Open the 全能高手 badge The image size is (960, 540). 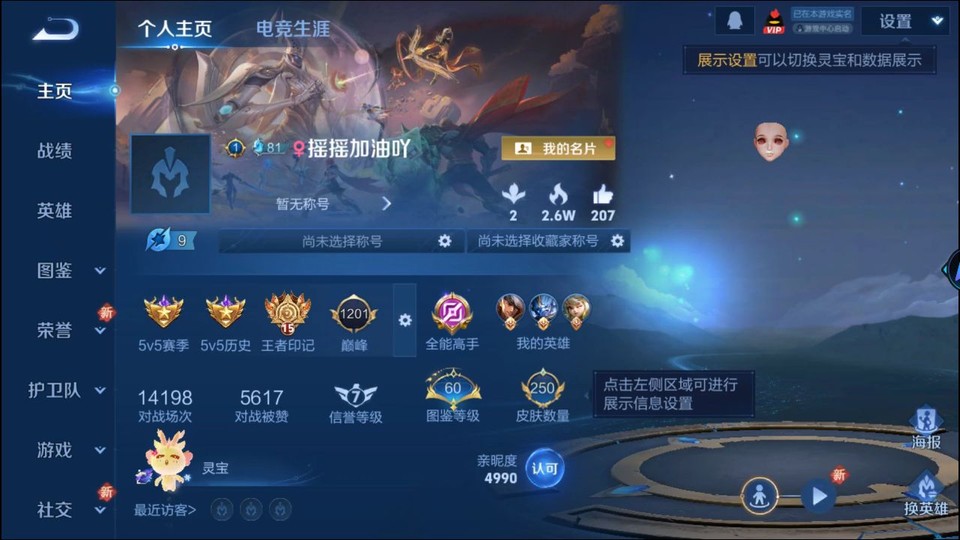coord(452,322)
